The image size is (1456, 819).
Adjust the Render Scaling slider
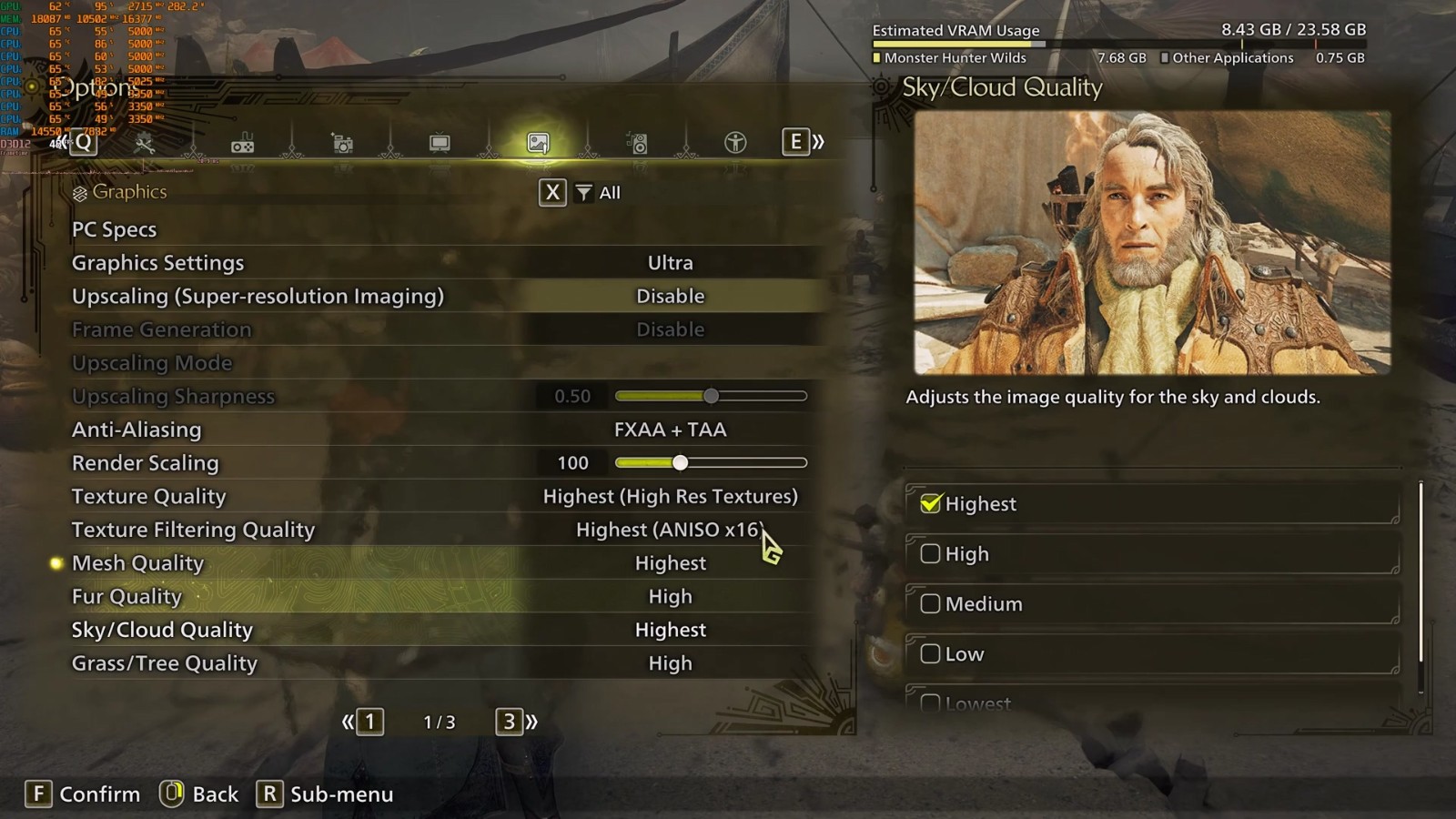681,463
